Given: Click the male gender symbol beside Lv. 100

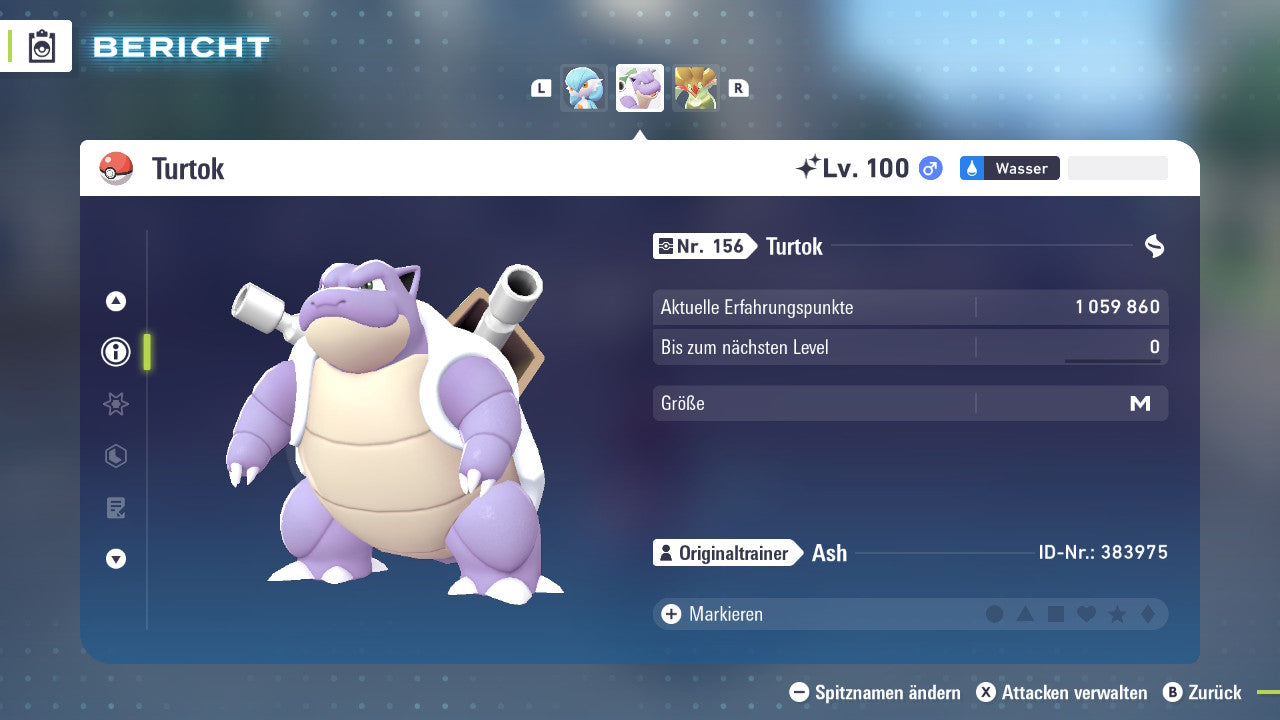Looking at the screenshot, I should (x=928, y=168).
